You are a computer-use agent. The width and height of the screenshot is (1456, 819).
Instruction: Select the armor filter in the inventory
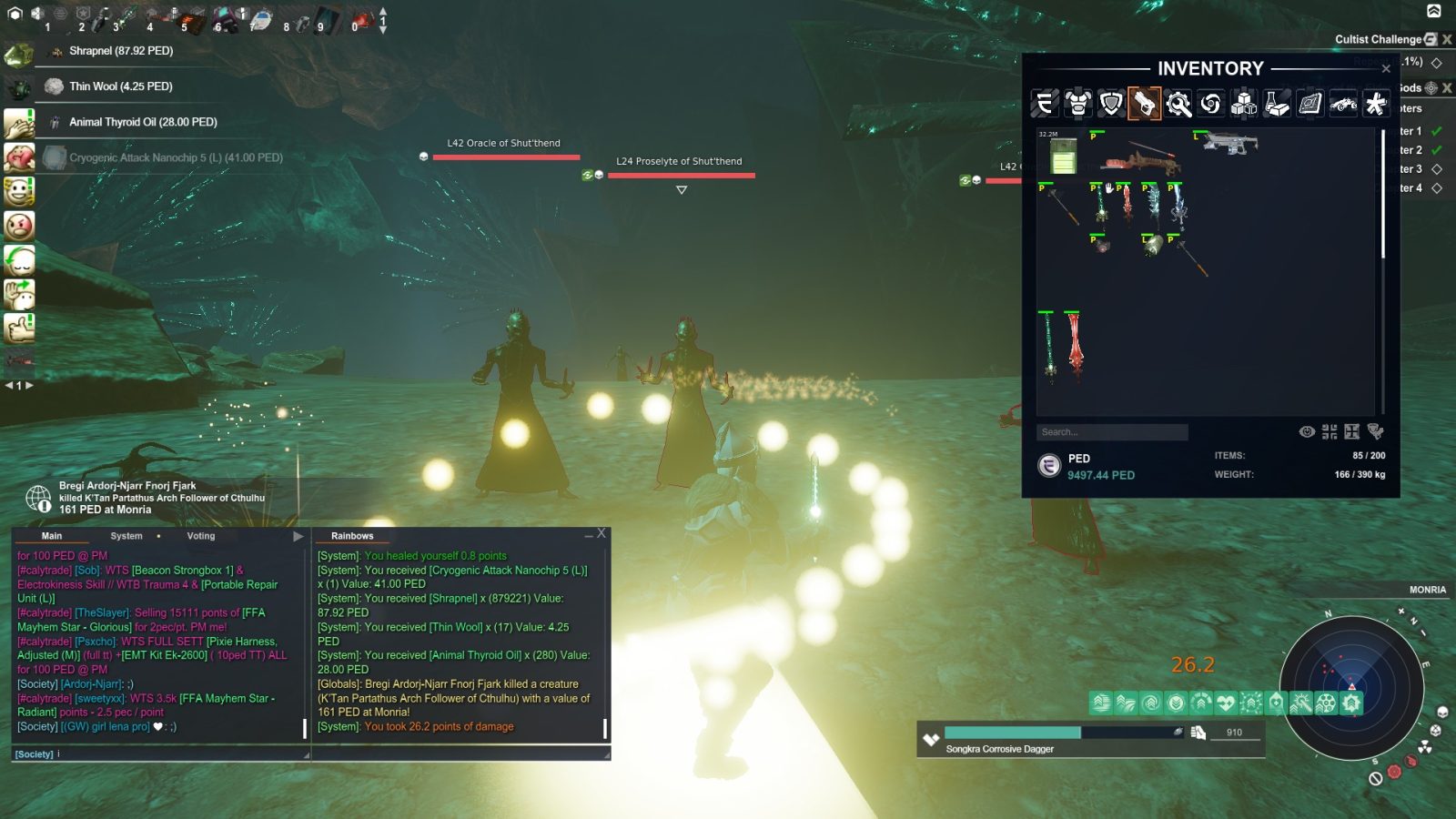click(1078, 104)
